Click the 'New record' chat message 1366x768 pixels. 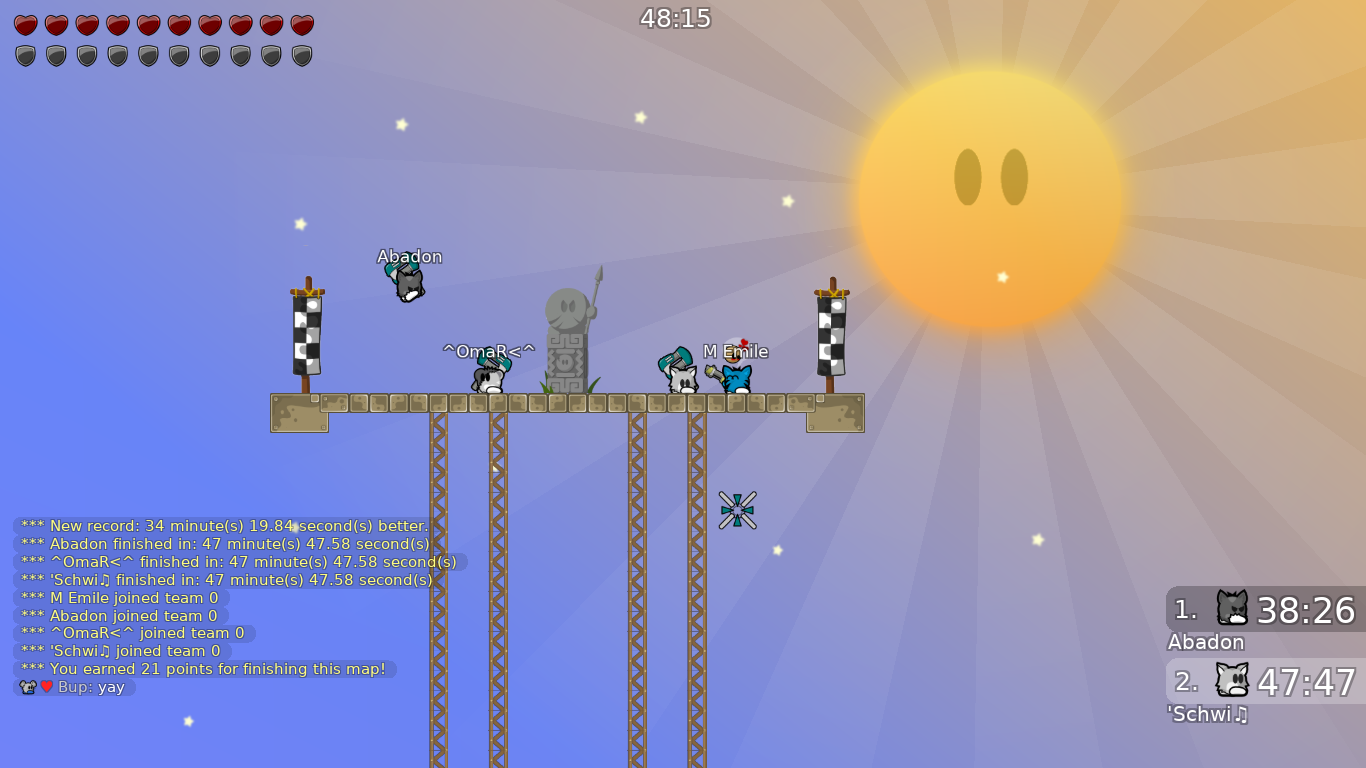click(220, 525)
